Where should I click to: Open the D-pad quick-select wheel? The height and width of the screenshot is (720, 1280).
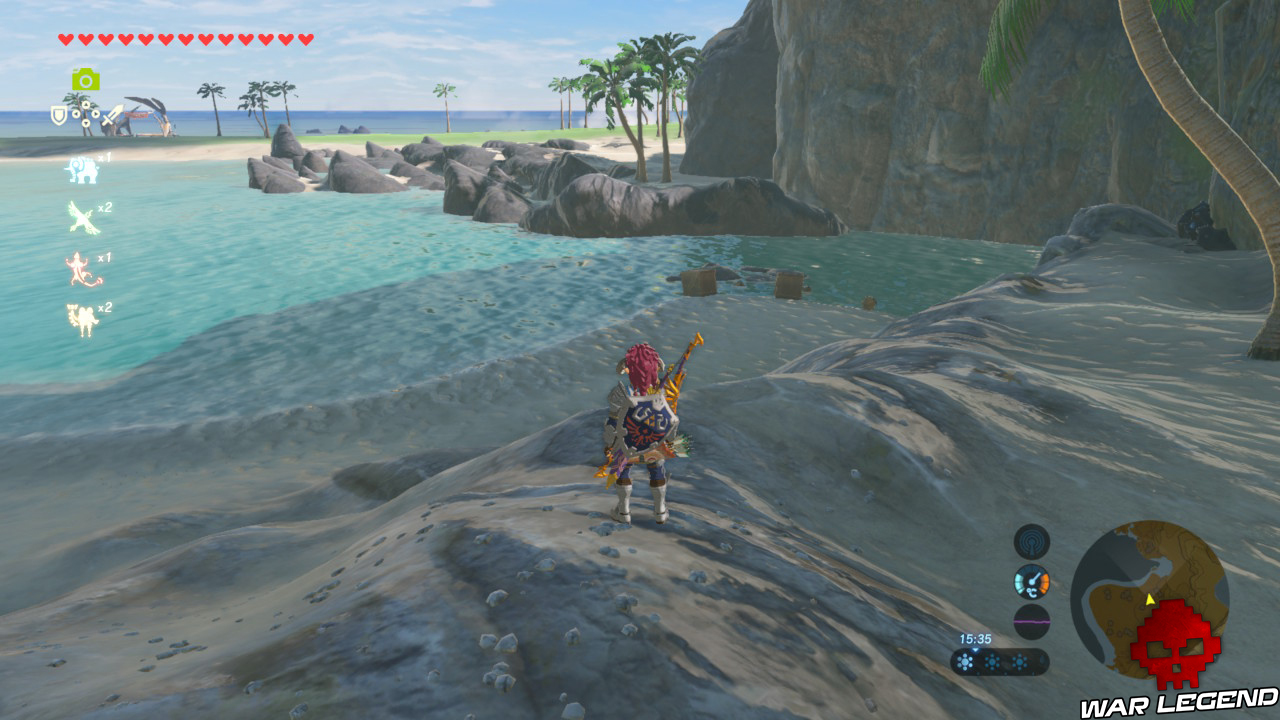[88, 113]
